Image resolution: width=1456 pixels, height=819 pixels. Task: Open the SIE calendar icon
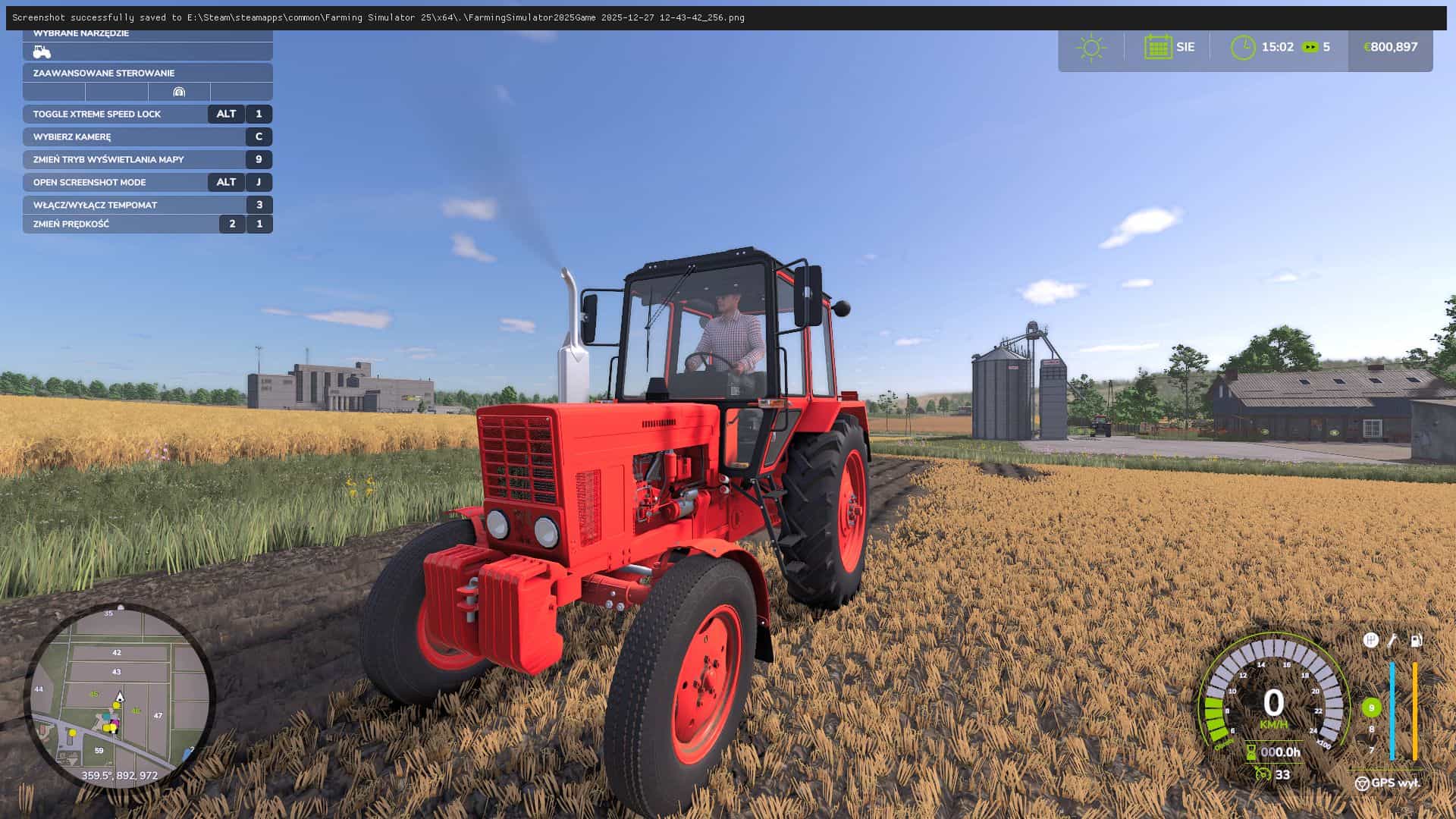pyautogui.click(x=1158, y=47)
